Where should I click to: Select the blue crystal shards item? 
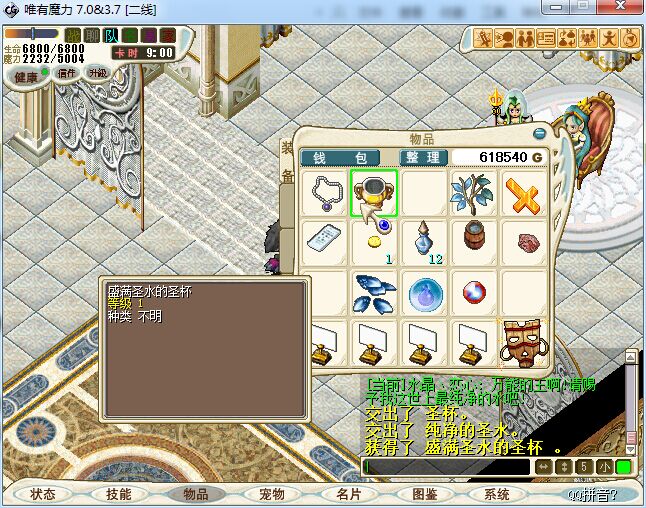(374, 292)
